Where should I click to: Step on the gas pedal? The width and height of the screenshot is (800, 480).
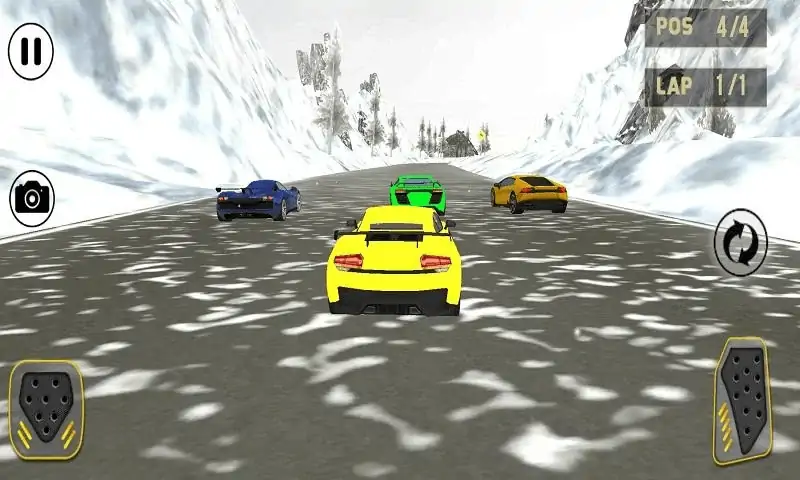743,400
